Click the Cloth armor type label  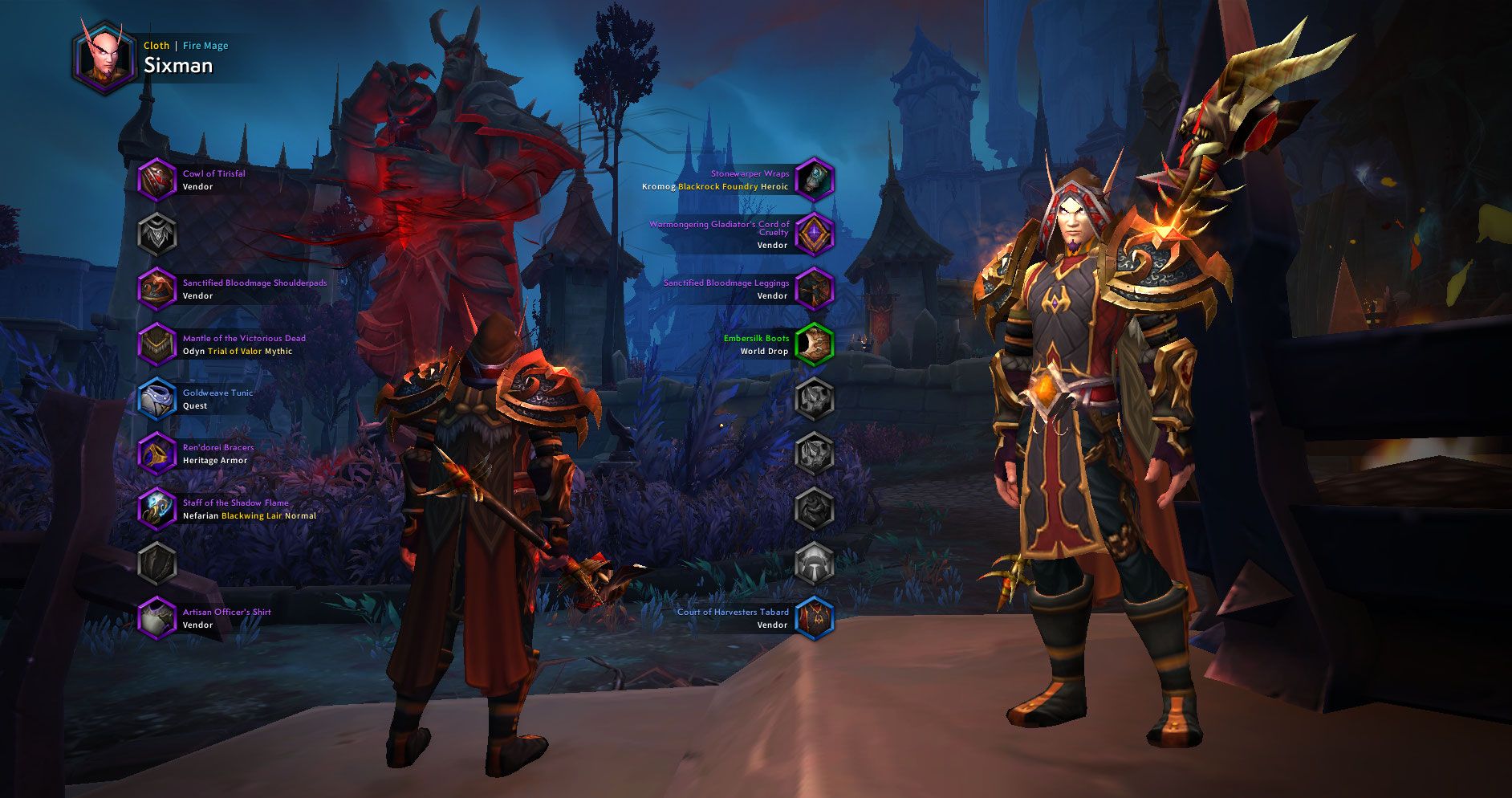(x=156, y=46)
